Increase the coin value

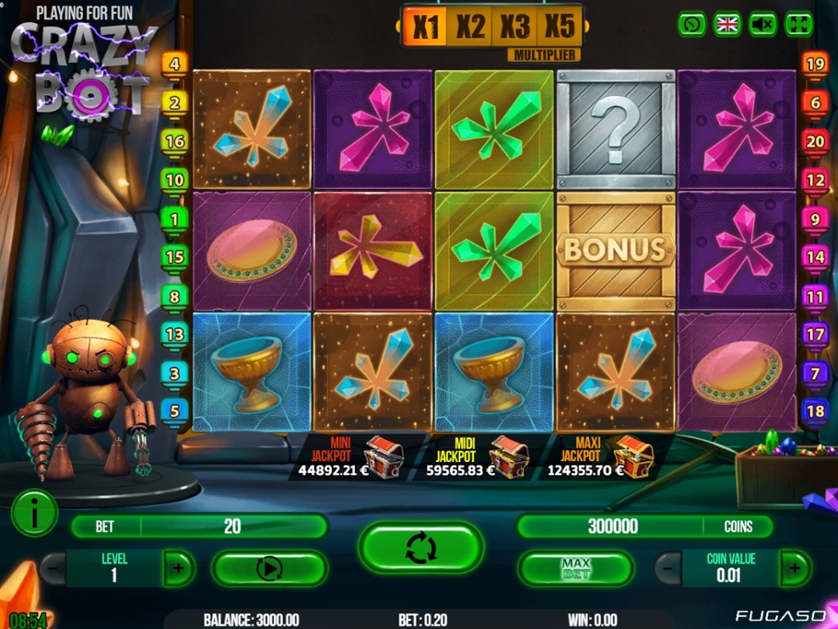coord(795,568)
